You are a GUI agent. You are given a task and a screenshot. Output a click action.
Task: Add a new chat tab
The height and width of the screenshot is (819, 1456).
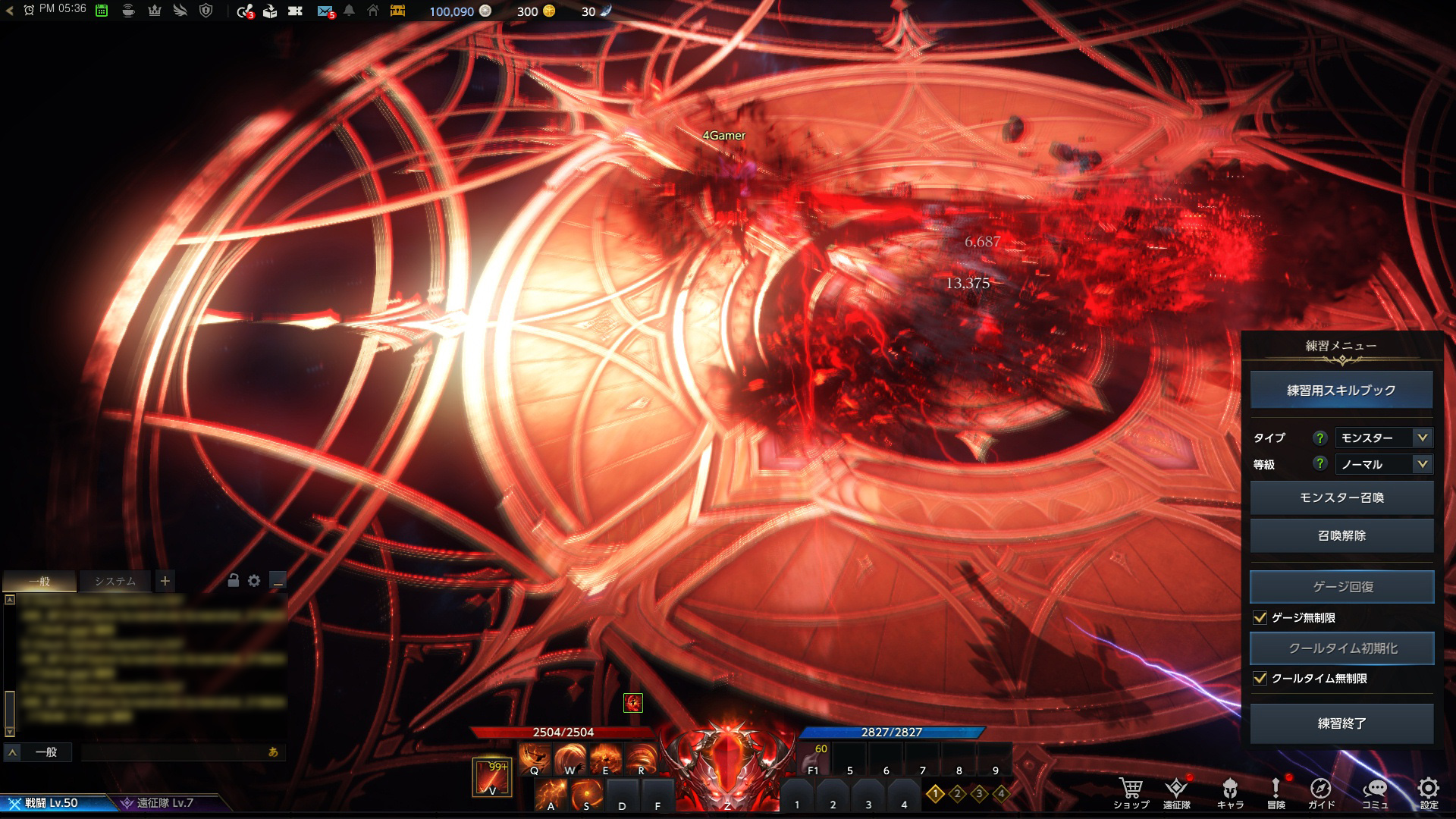[x=165, y=582]
